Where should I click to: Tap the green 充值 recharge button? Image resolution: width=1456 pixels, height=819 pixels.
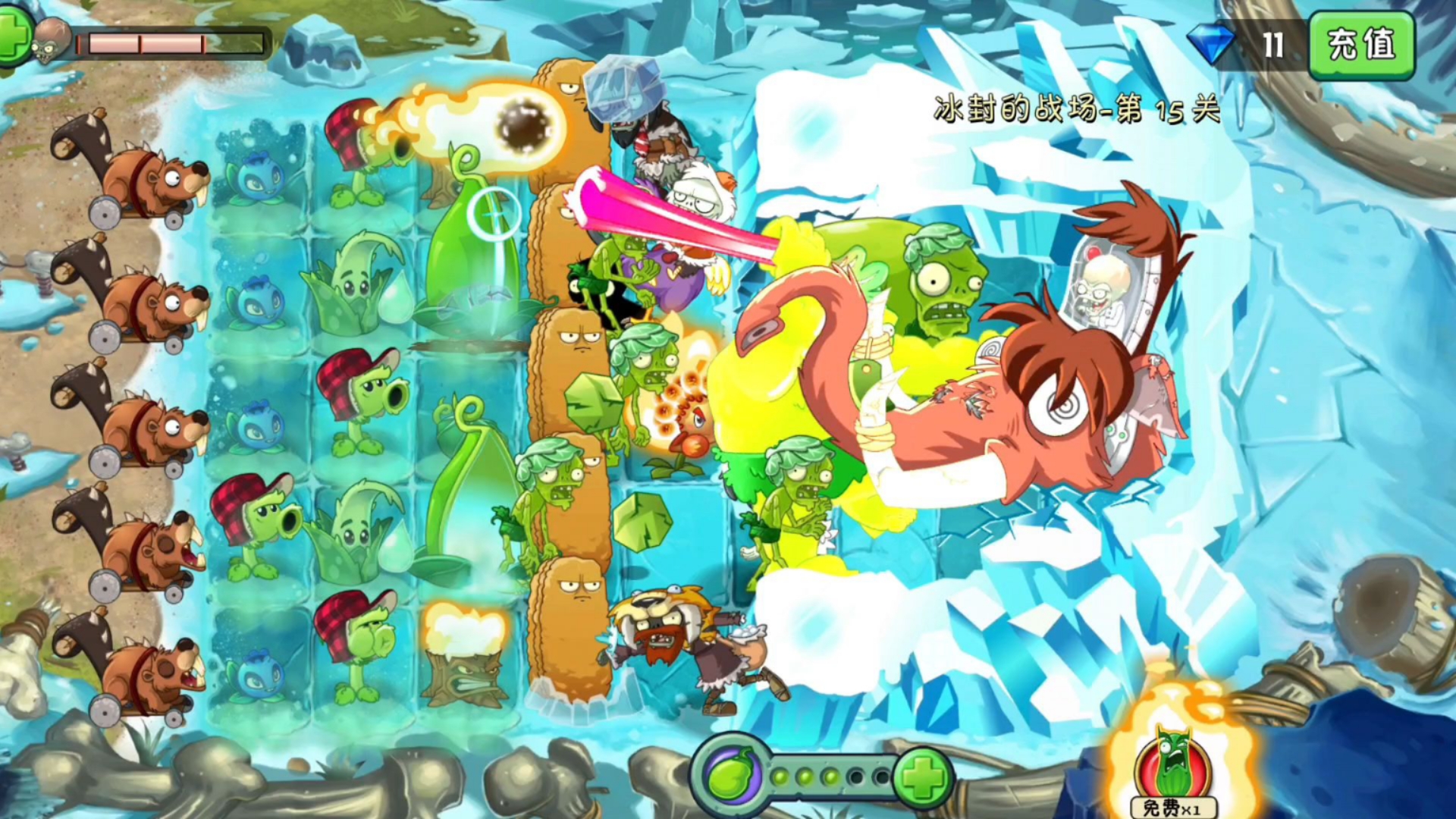point(1362,44)
